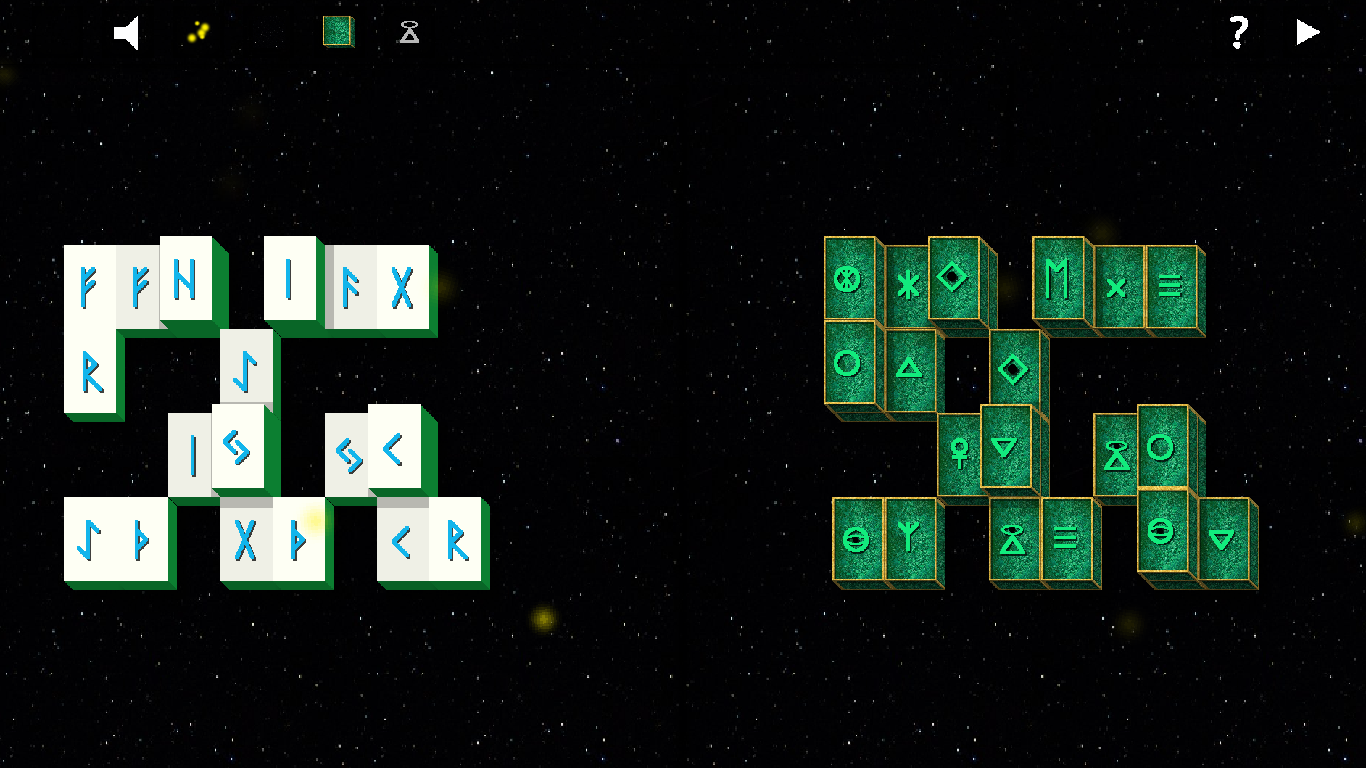The width and height of the screenshot is (1366, 768).
Task: Start the next puzzle with the play arrow
Action: tap(1307, 32)
